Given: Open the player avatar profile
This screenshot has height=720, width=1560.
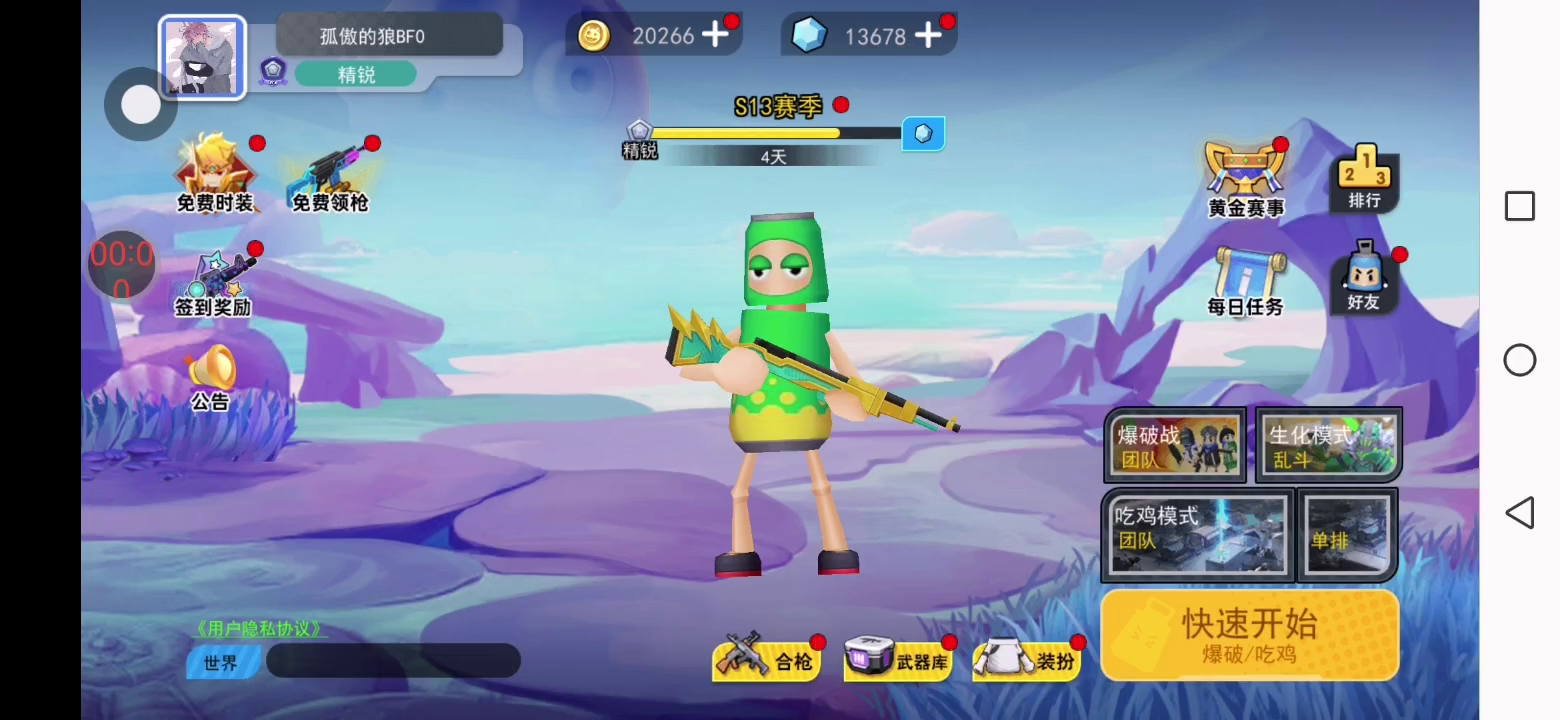Looking at the screenshot, I should 202,58.
